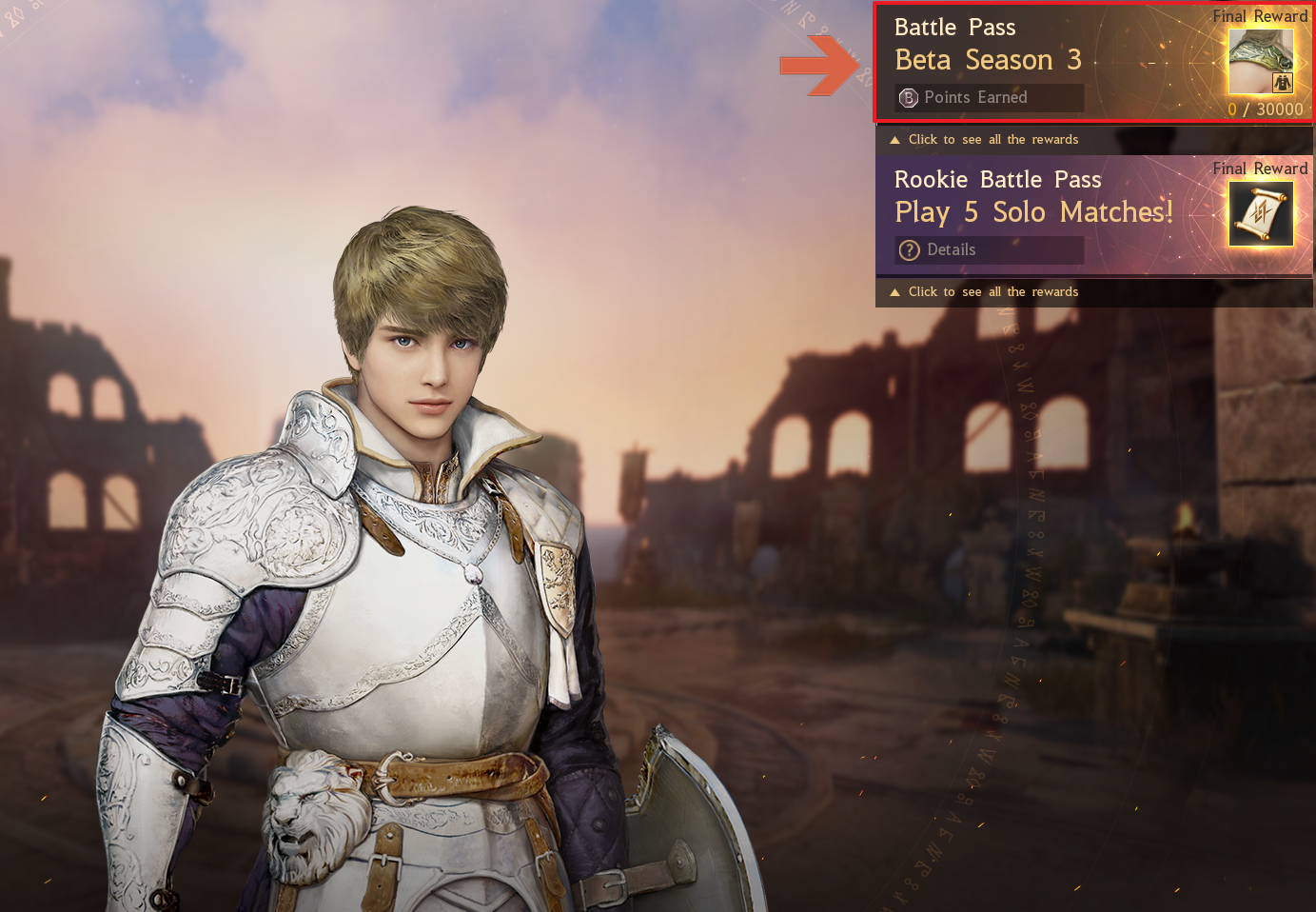1316x912 pixels.
Task: Show Rookie Battle Pass Details
Action: point(990,249)
